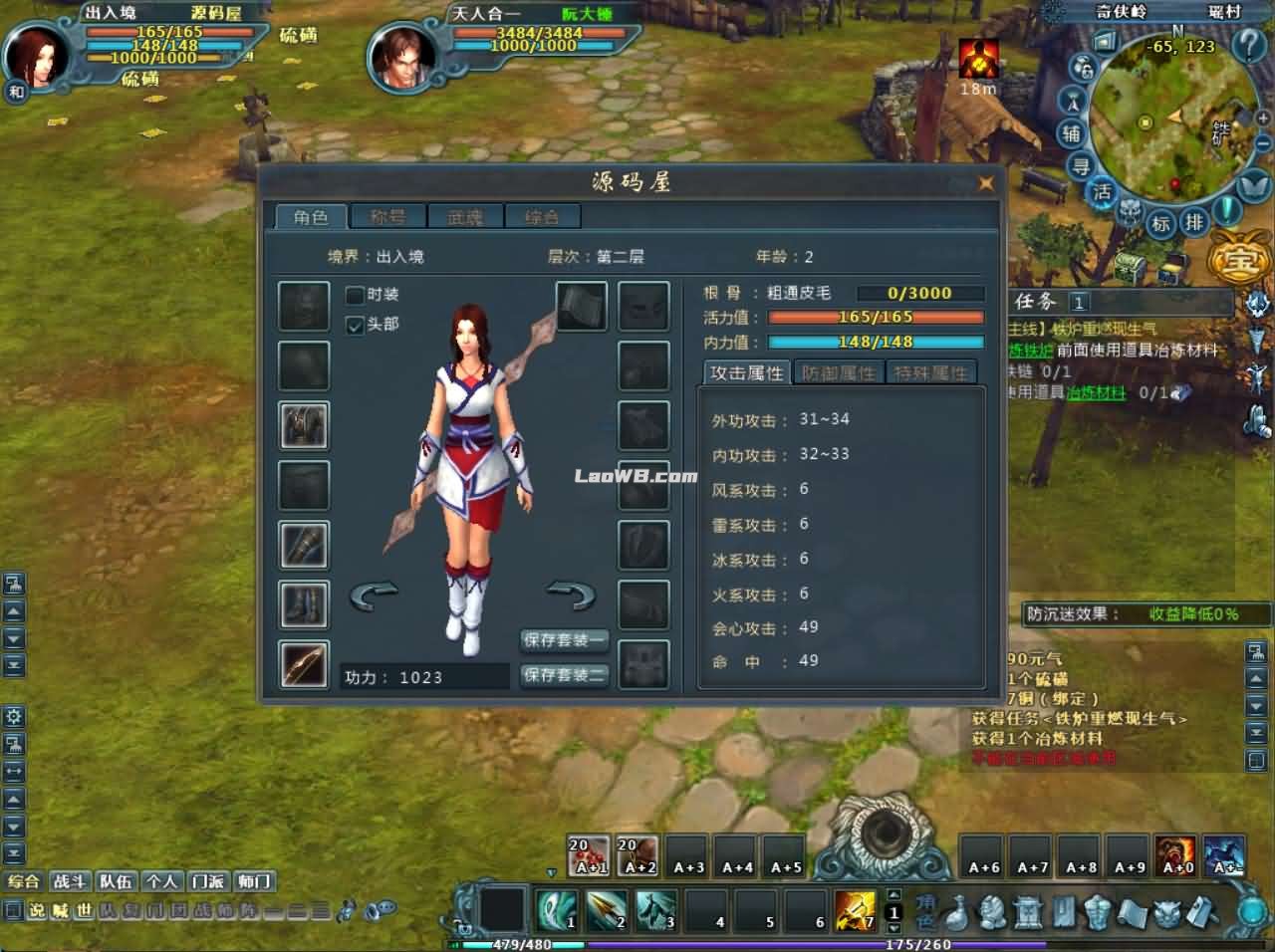Screen dimensions: 1275x952
Task: Open quest list numbered 1 in 任务 panel
Action: coord(1079,303)
